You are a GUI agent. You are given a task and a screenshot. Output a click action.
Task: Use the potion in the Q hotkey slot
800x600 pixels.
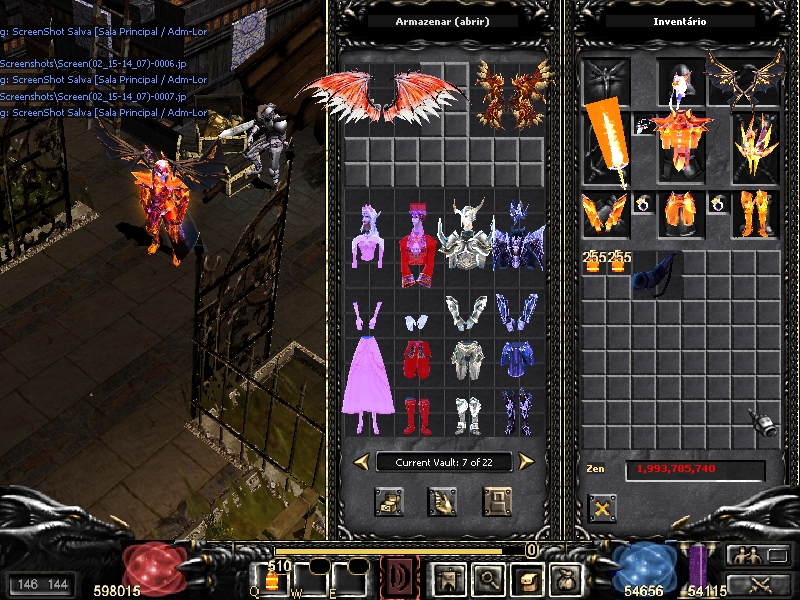[x=273, y=579]
